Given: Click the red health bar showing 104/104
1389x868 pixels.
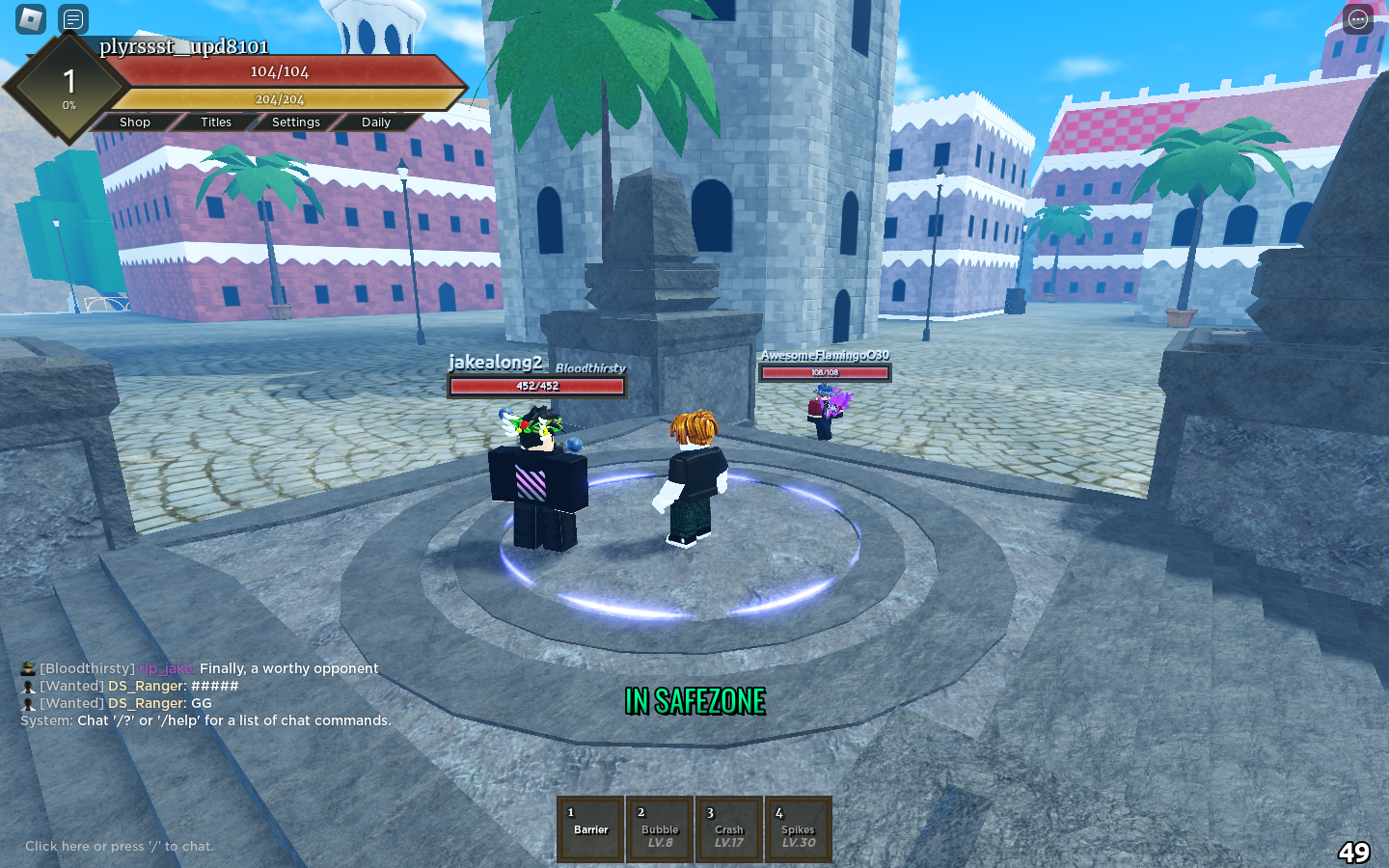Looking at the screenshot, I should (279, 70).
